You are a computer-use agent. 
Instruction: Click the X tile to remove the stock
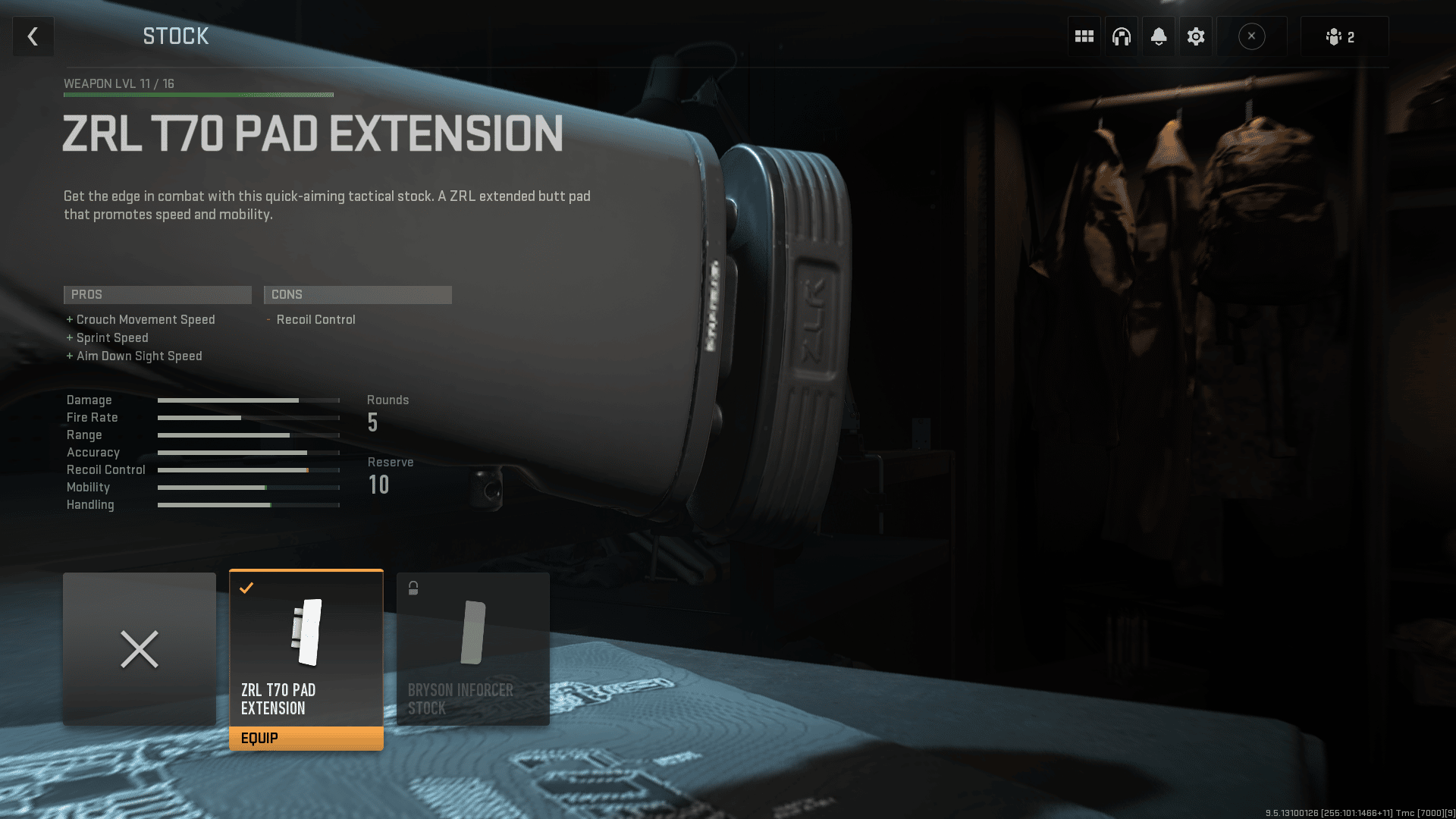[140, 648]
